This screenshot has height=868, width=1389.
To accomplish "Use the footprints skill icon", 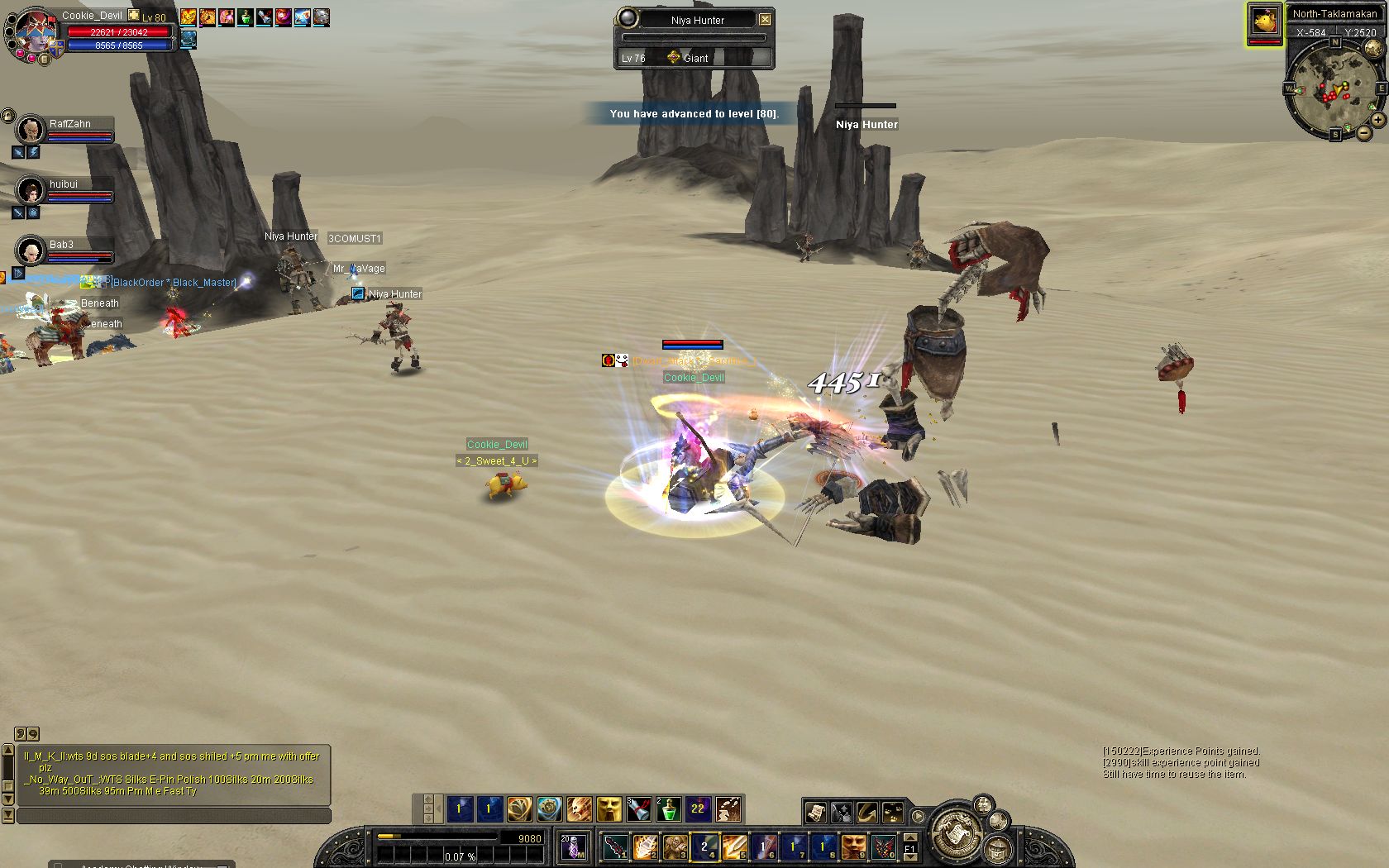I will coord(728,809).
